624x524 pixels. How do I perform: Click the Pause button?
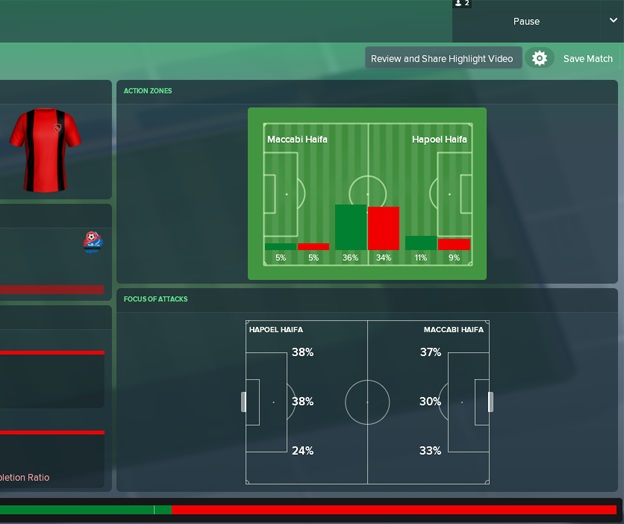[x=526, y=21]
